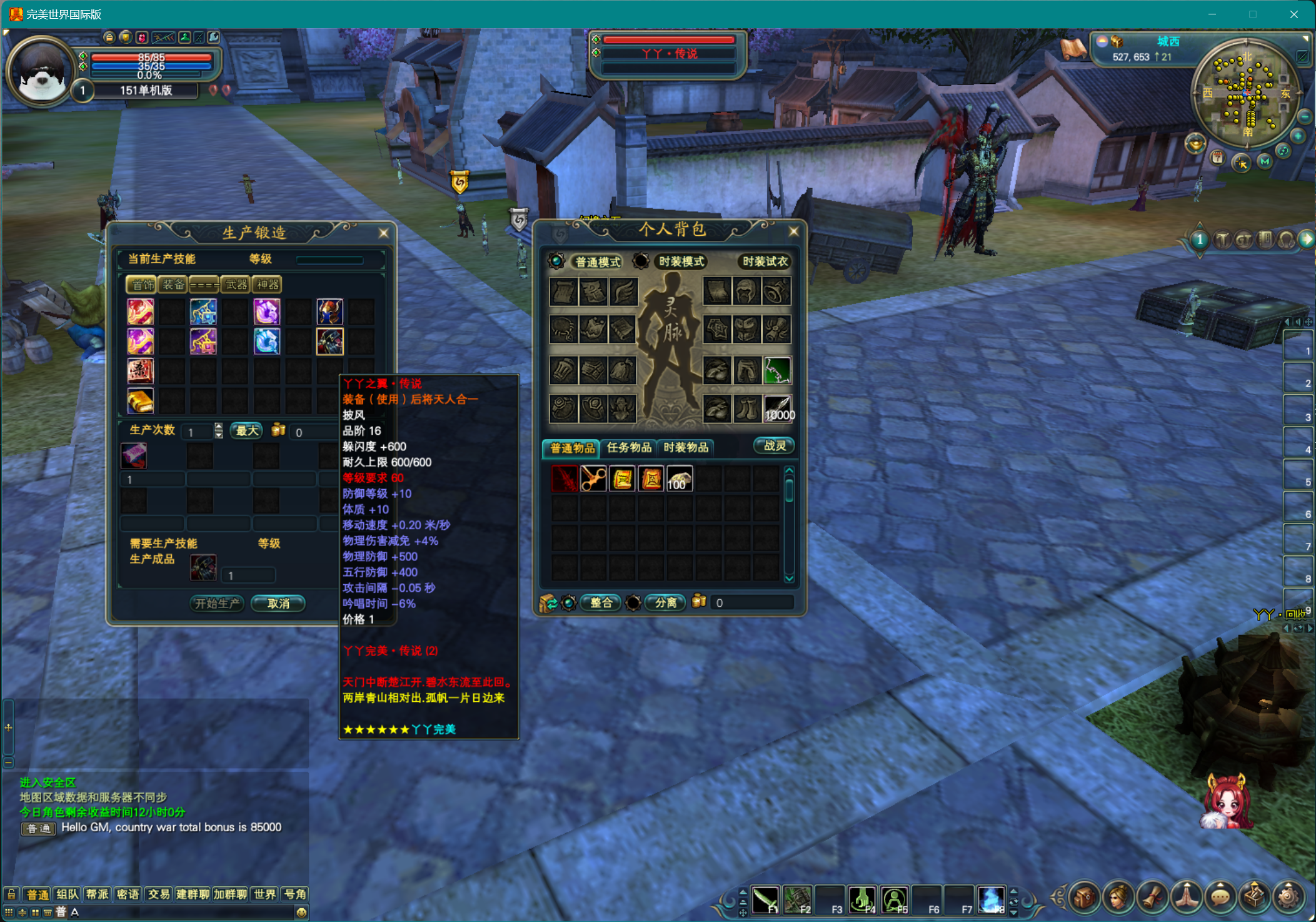Set production count with 最大 button

[x=247, y=431]
